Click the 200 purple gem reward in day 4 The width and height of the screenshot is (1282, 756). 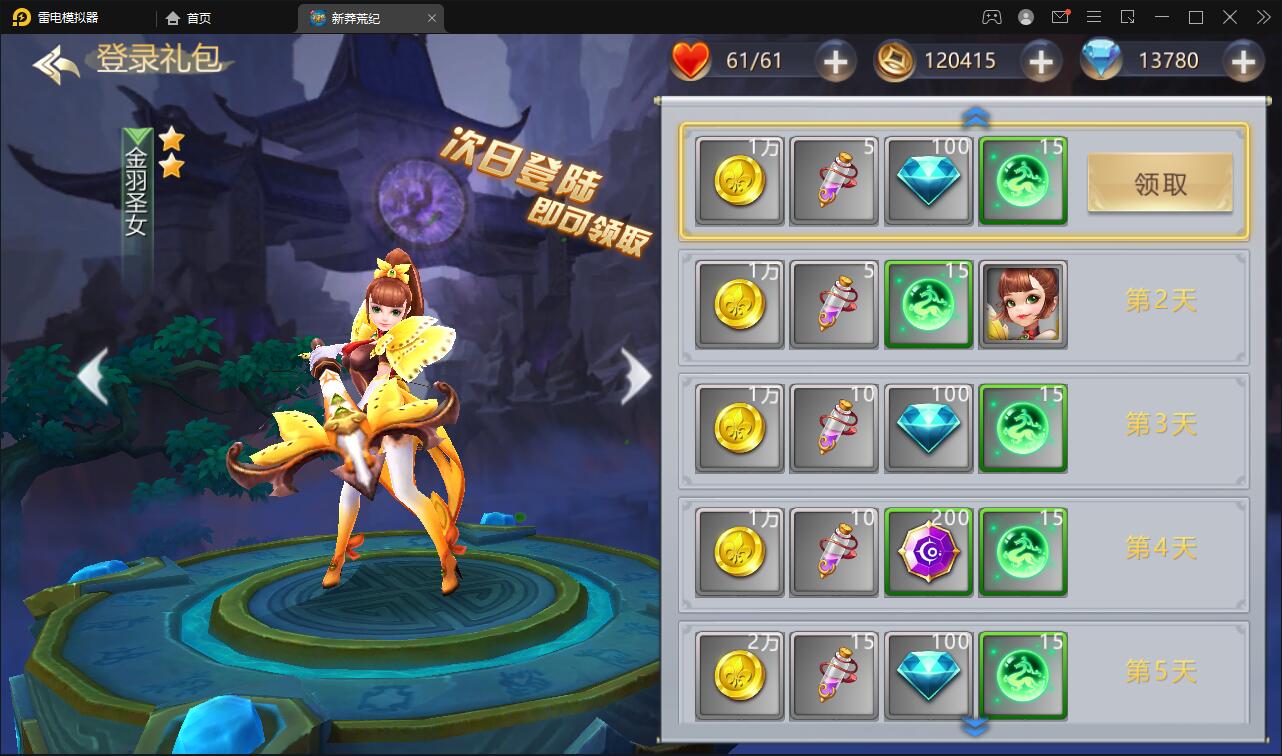928,551
